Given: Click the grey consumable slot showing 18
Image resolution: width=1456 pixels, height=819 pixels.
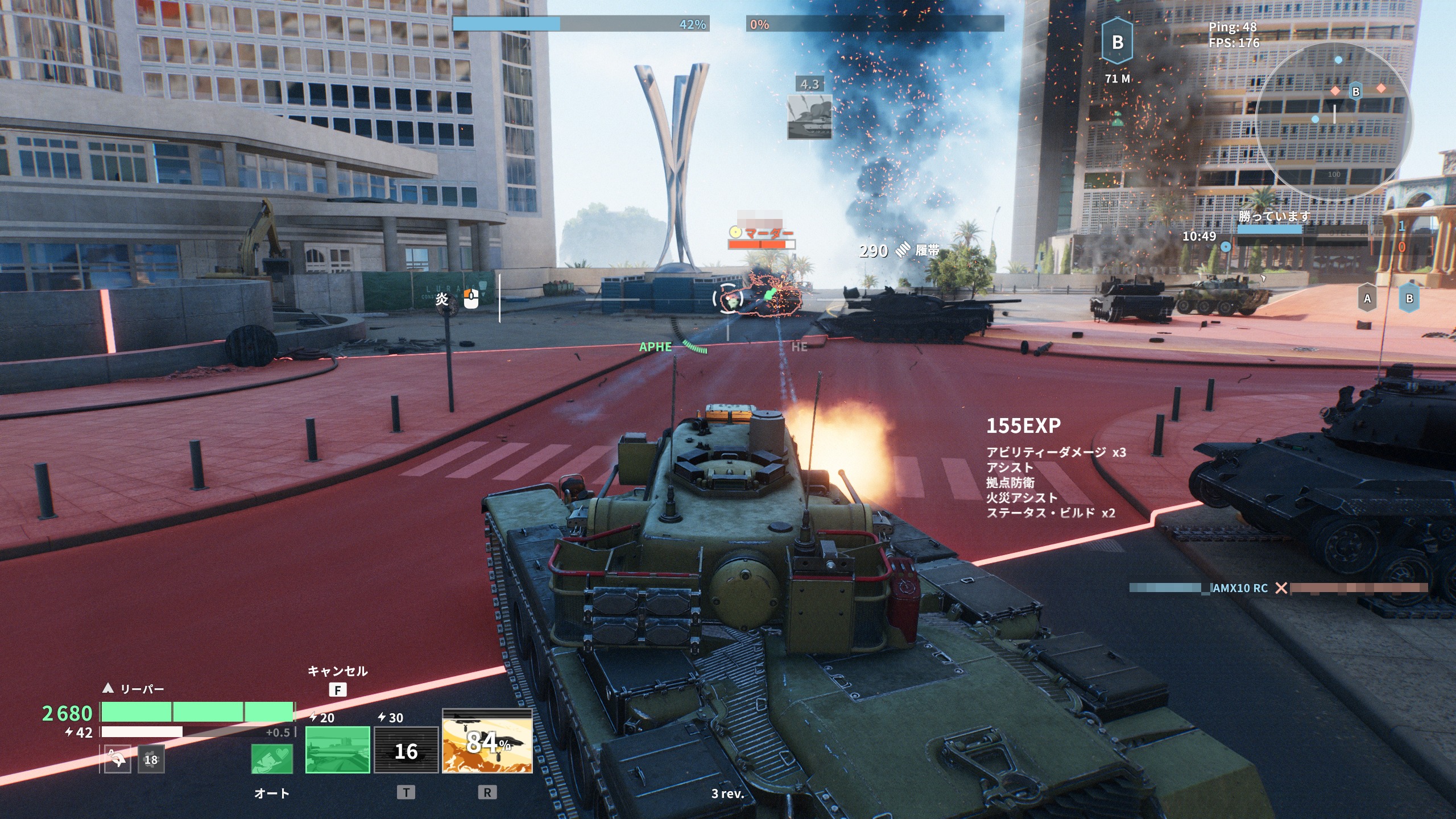Looking at the screenshot, I should (x=151, y=759).
